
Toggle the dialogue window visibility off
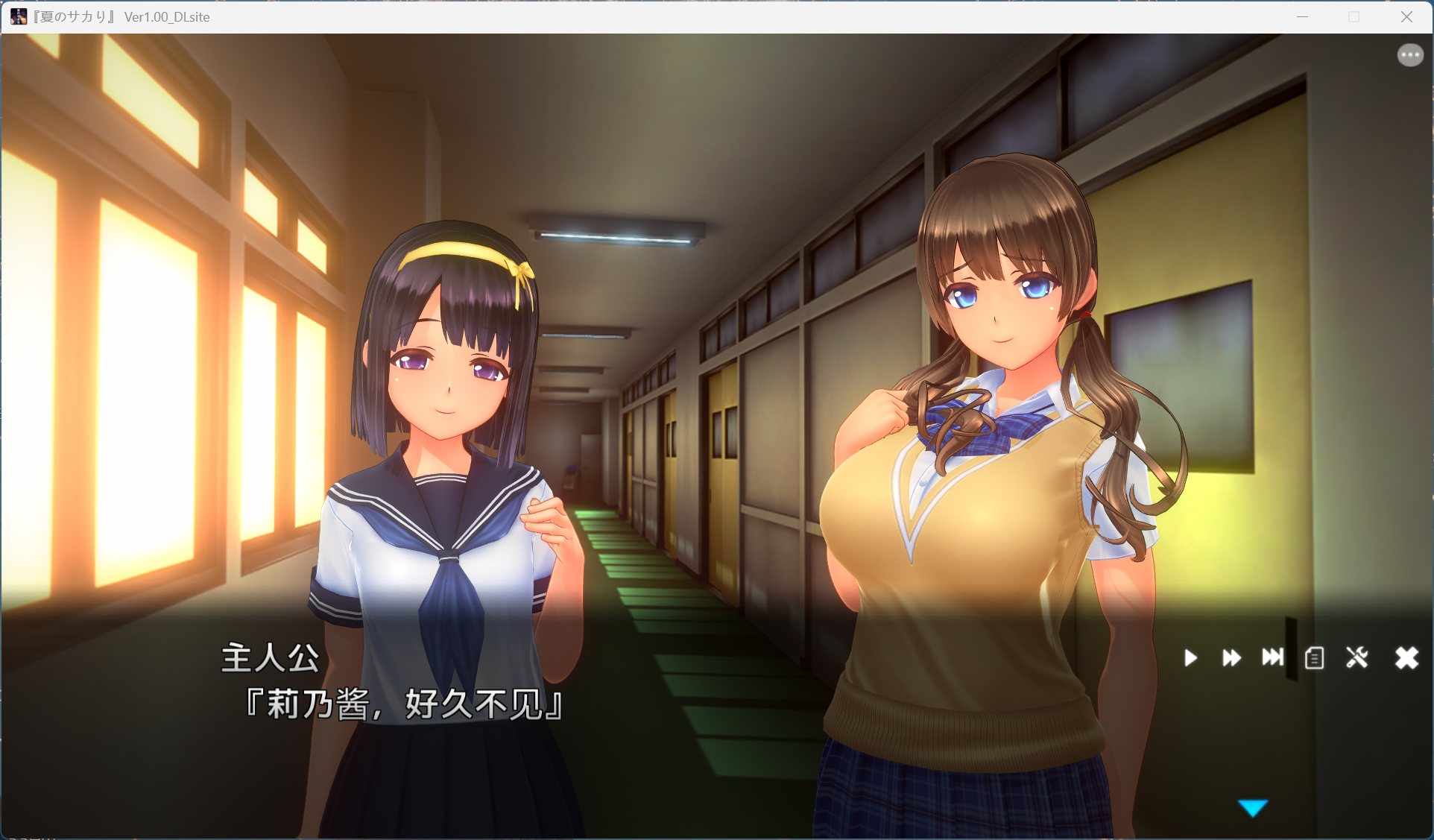(x=1406, y=657)
